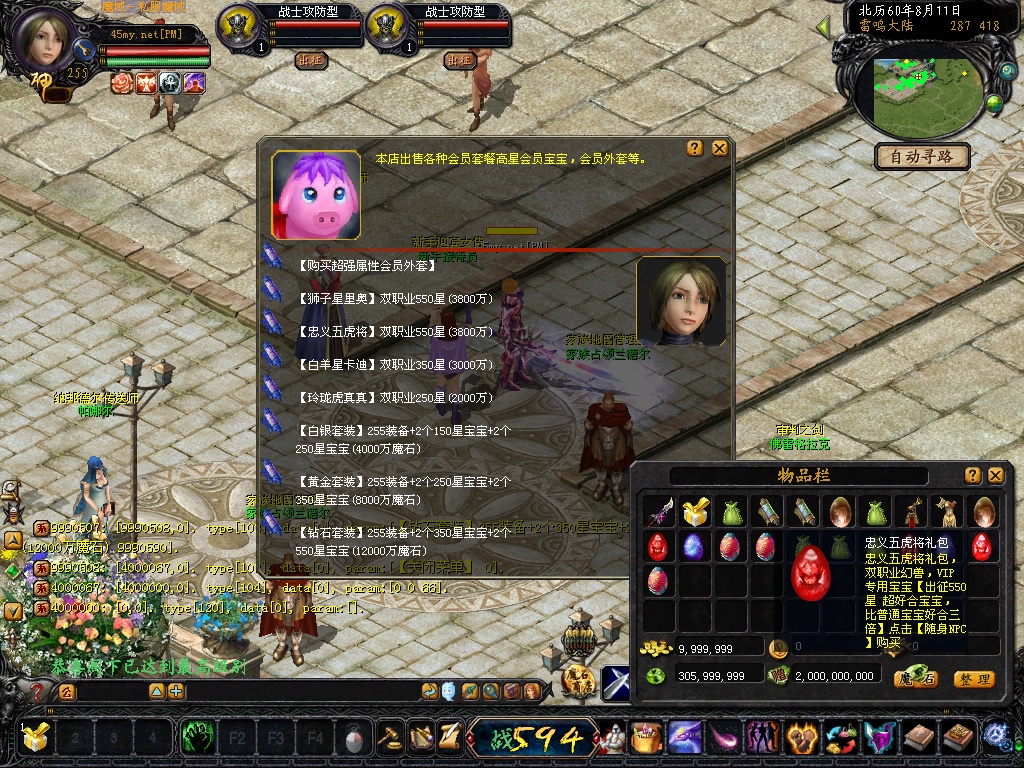Activate the green claw skill slot

tap(198, 739)
